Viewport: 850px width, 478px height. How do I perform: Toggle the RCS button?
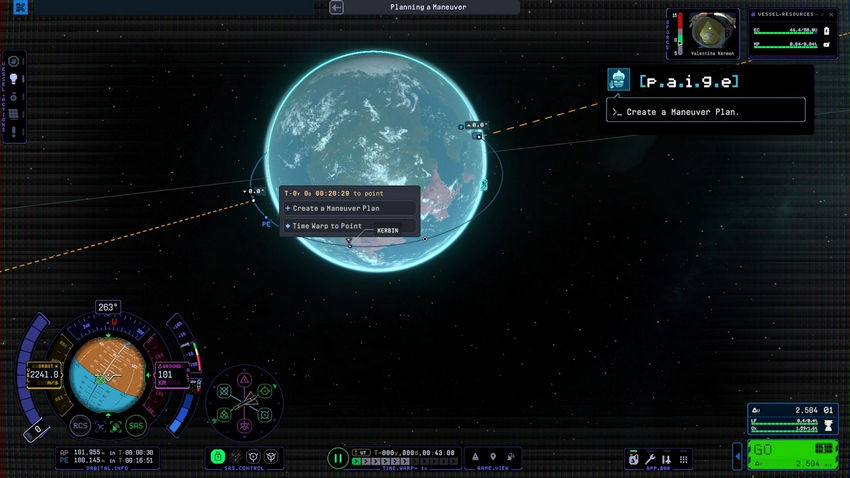click(x=80, y=425)
